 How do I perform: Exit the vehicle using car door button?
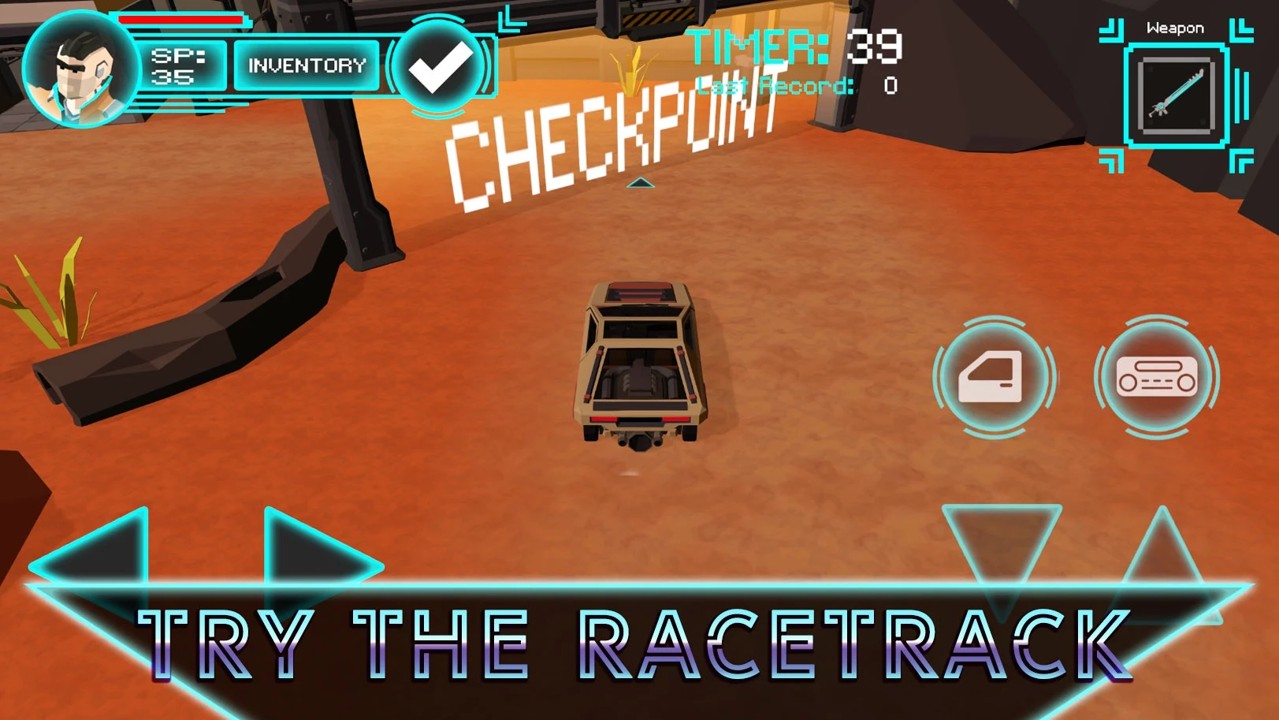point(993,378)
